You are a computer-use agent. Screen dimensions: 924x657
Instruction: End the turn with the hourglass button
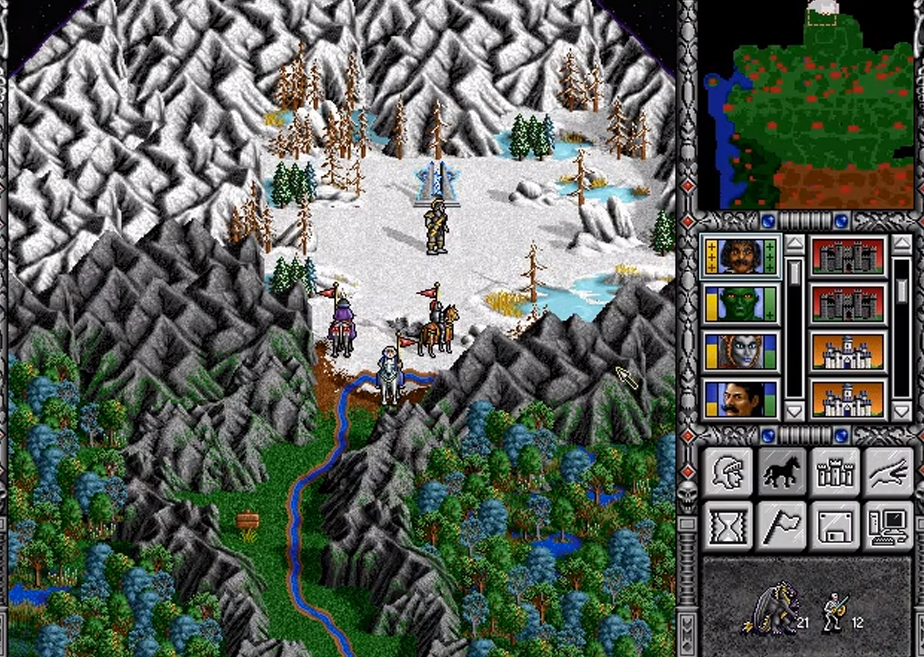click(727, 524)
